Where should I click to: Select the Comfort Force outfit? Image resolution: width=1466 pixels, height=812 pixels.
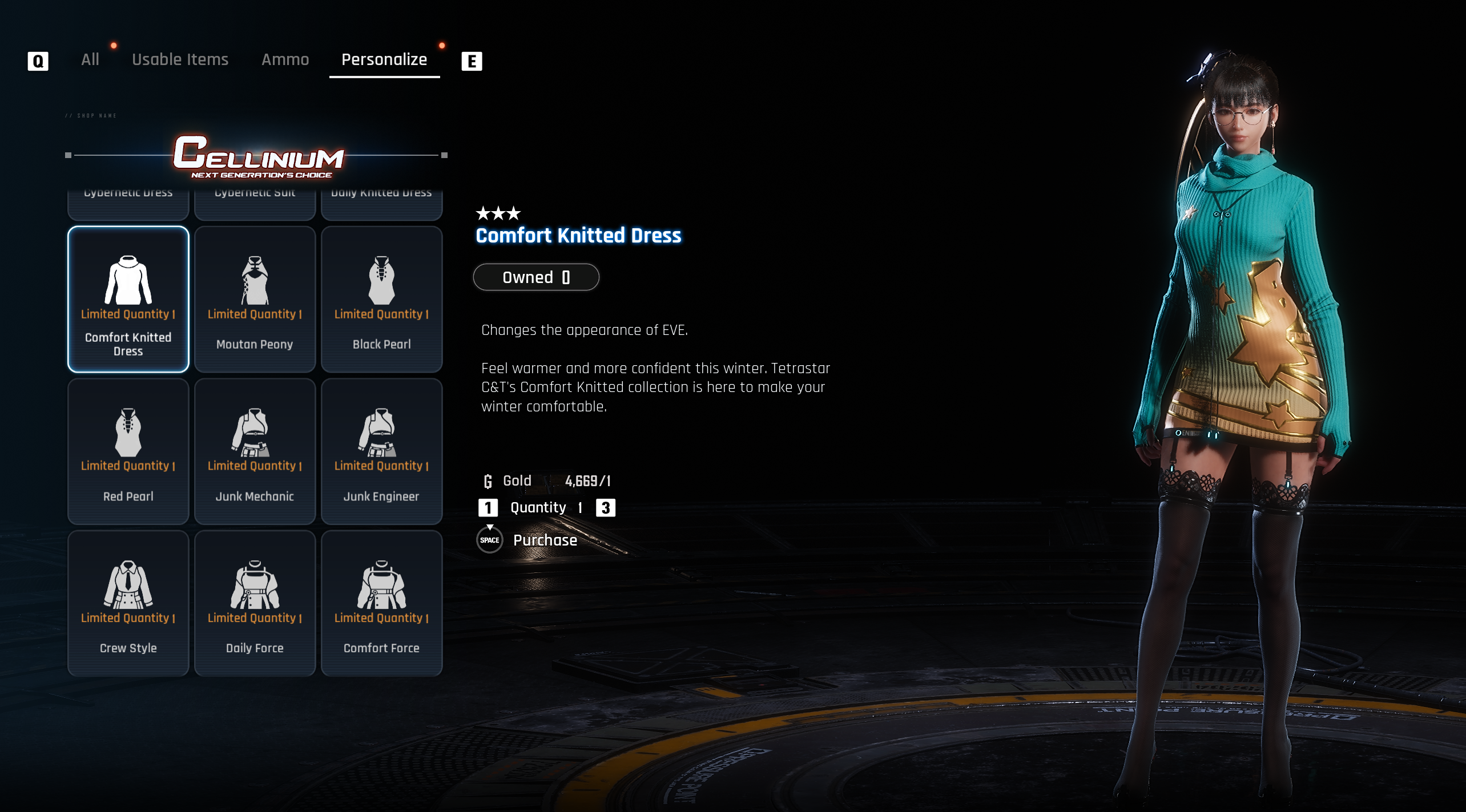point(381,603)
